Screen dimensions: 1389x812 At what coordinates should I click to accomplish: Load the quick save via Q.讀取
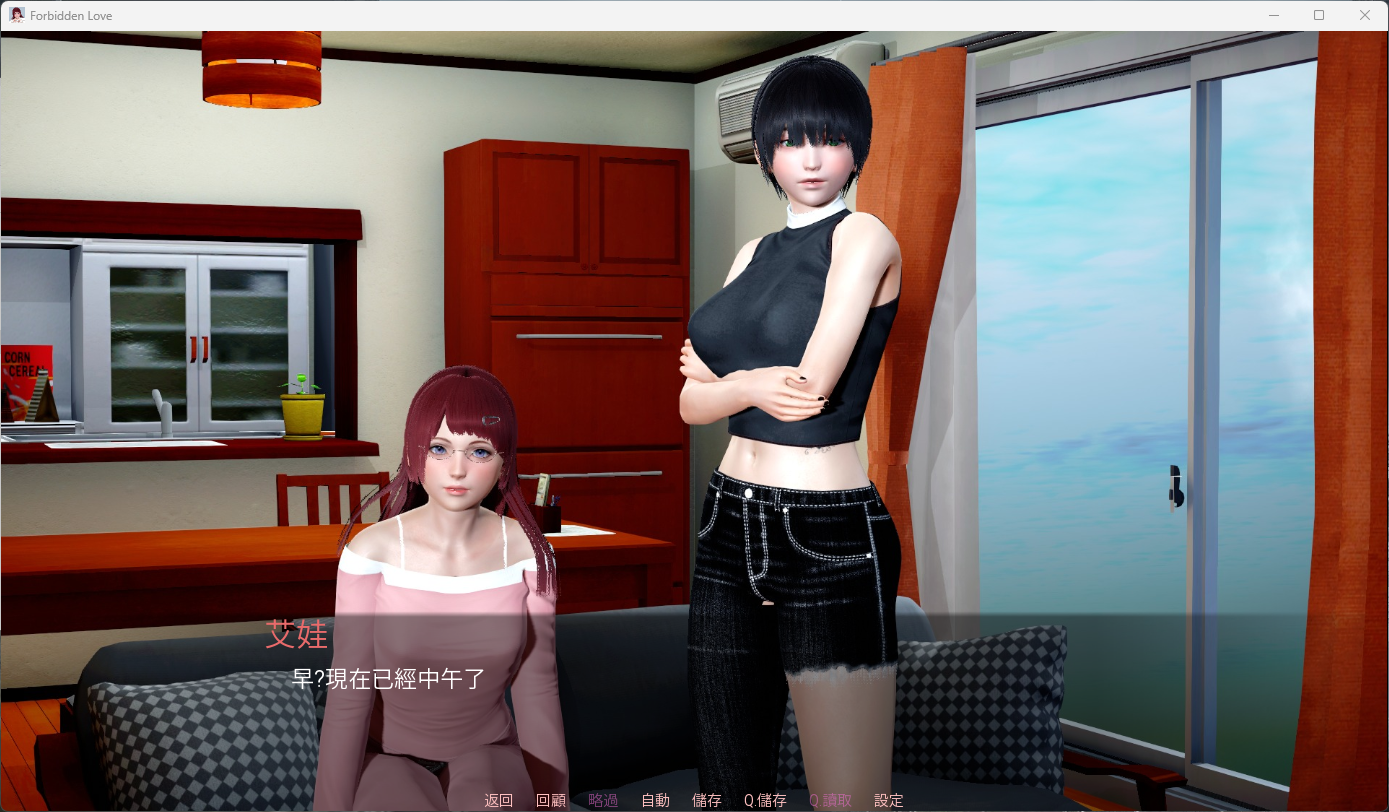point(829,800)
